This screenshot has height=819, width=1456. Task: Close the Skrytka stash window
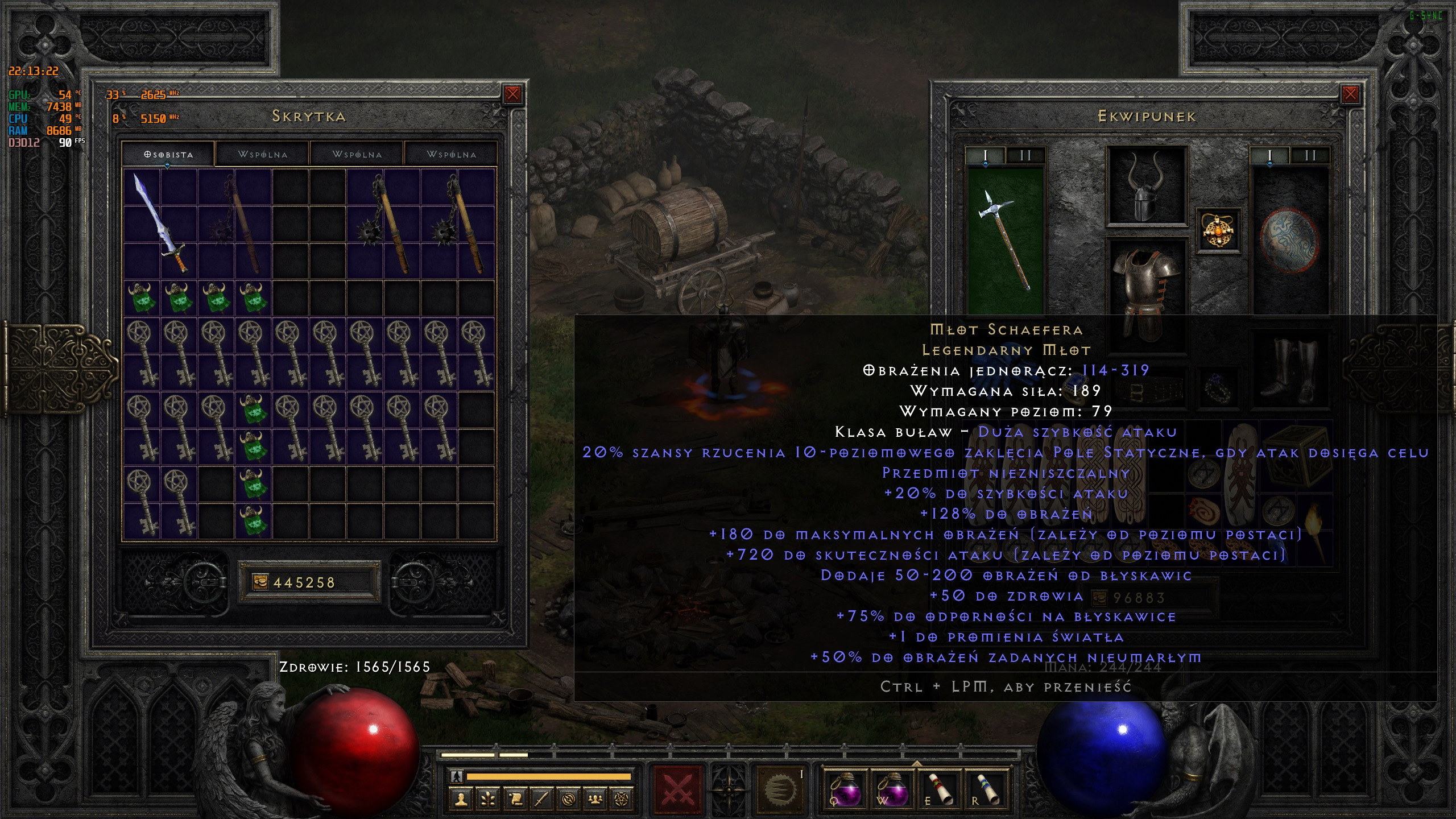click(x=512, y=94)
